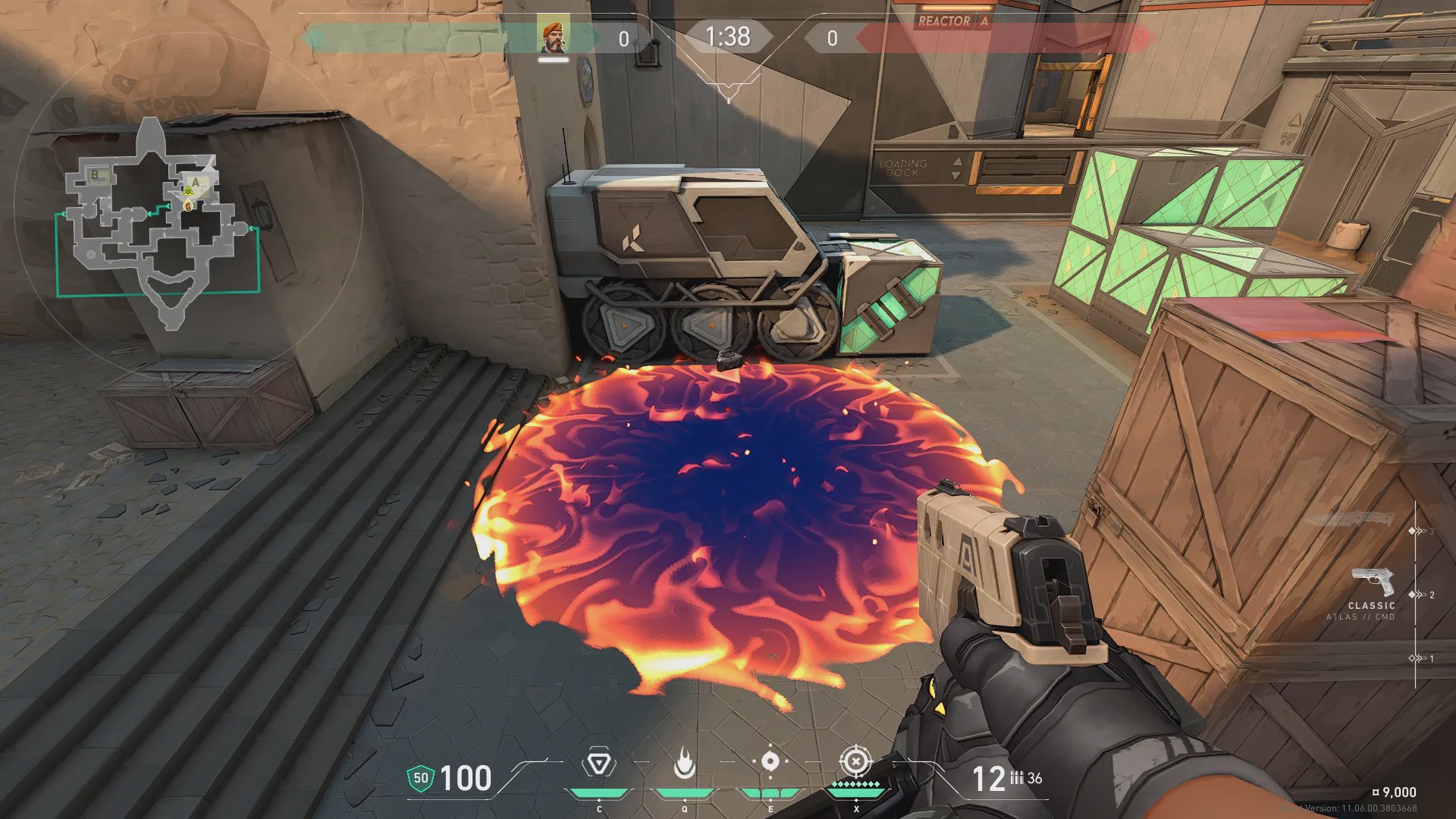This screenshot has height=819, width=1456.
Task: Select the Classic pistol weapon slot
Action: click(x=1372, y=584)
